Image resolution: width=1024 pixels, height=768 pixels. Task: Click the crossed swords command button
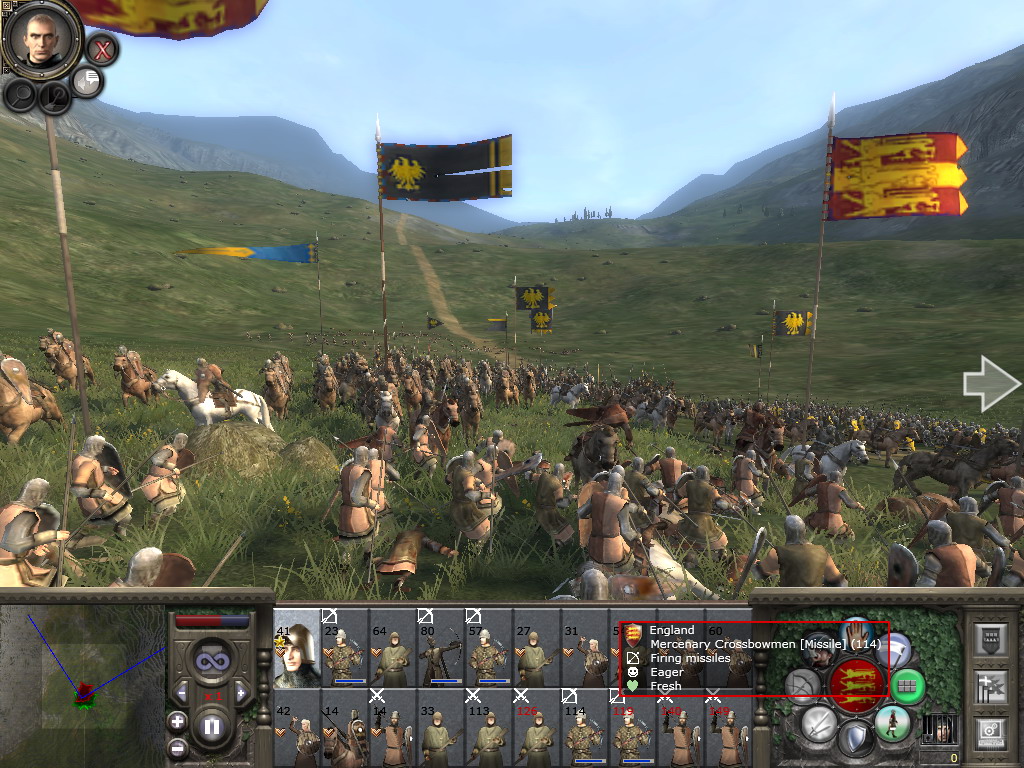[818, 722]
